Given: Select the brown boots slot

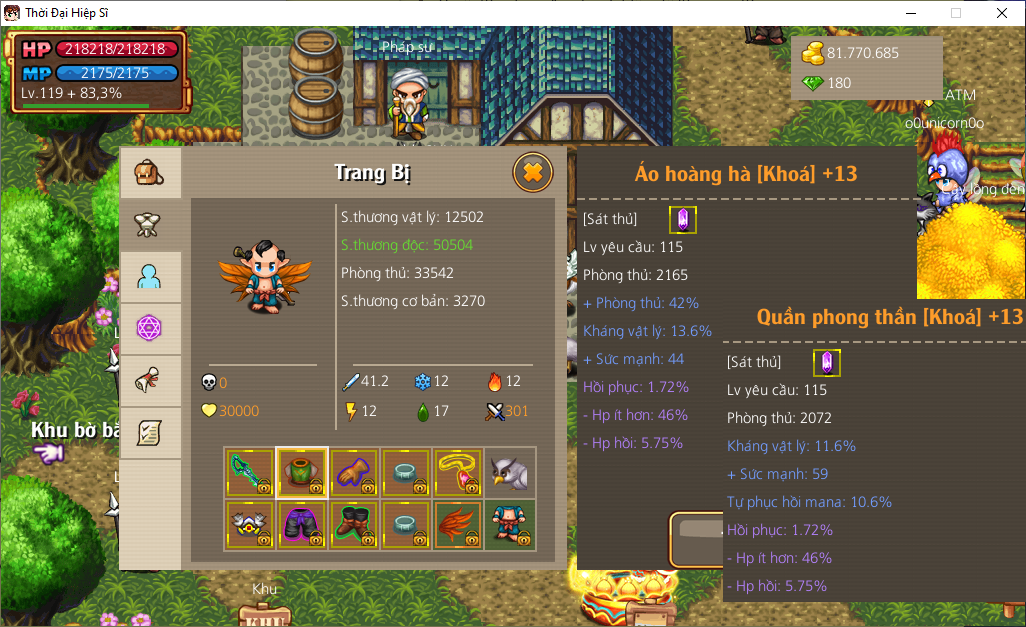Looking at the screenshot, I should [x=354, y=524].
